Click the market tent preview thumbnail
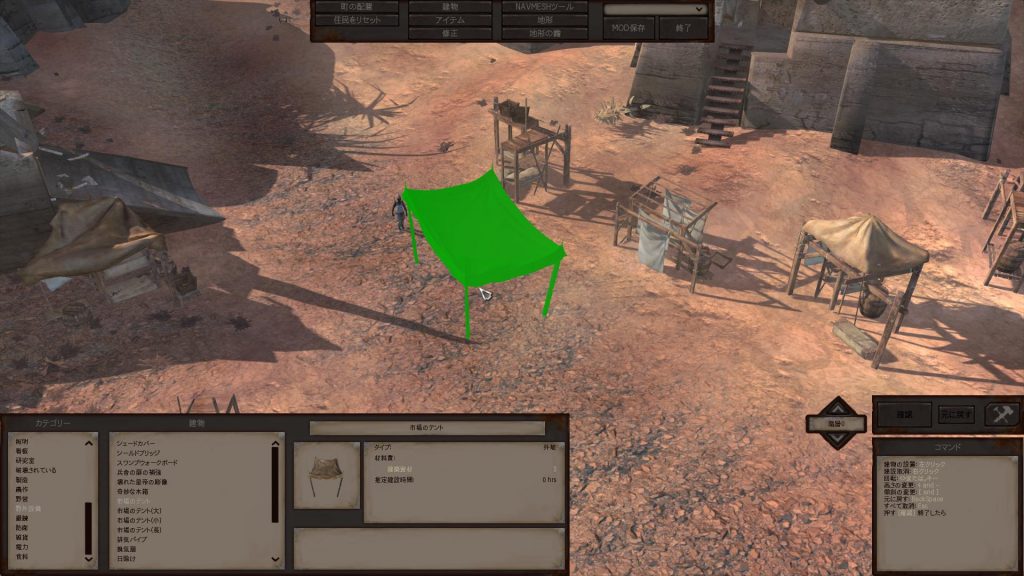Viewport: 1024px width, 576px height. (327, 475)
